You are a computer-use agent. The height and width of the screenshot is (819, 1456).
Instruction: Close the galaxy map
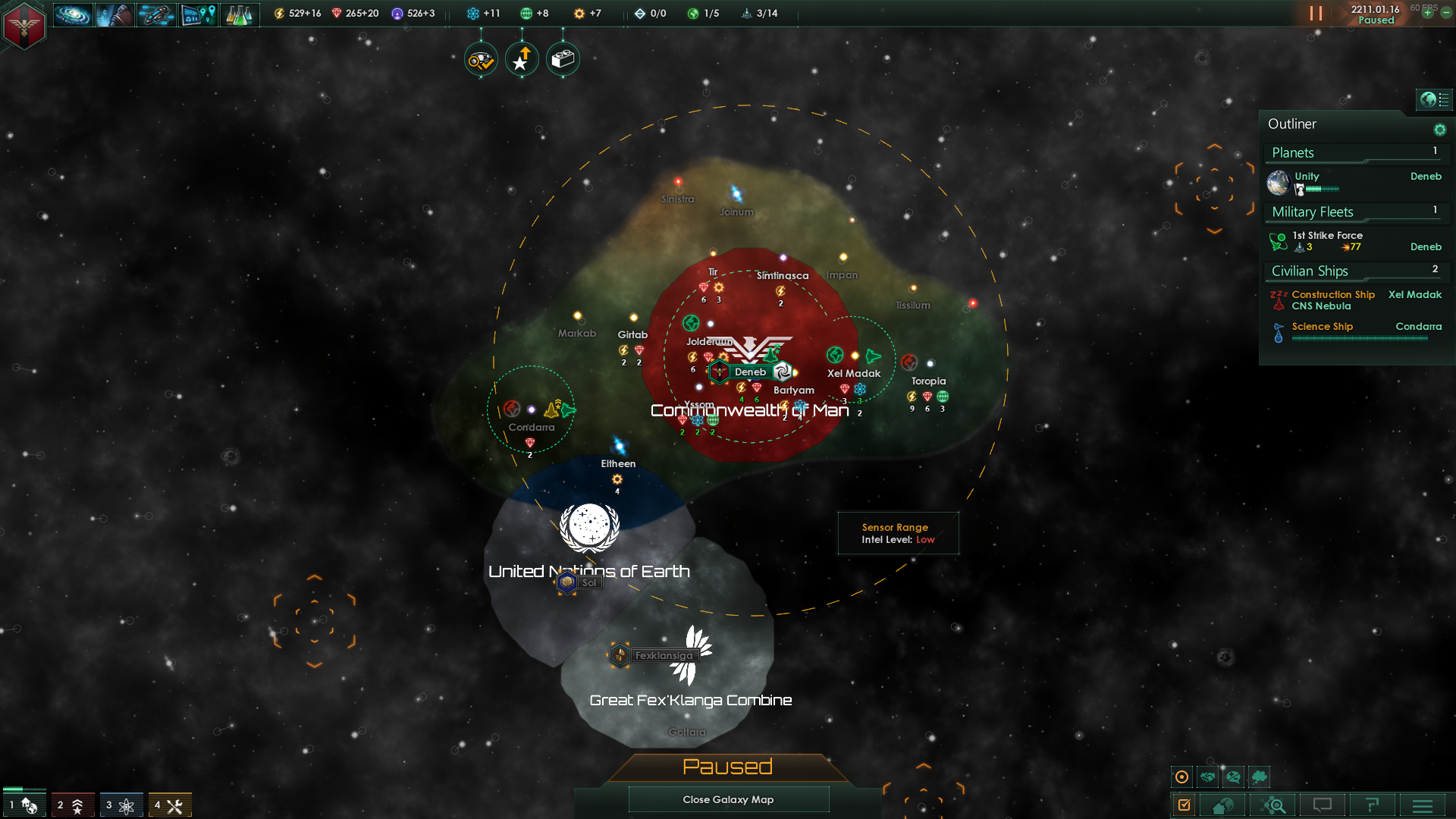728,799
